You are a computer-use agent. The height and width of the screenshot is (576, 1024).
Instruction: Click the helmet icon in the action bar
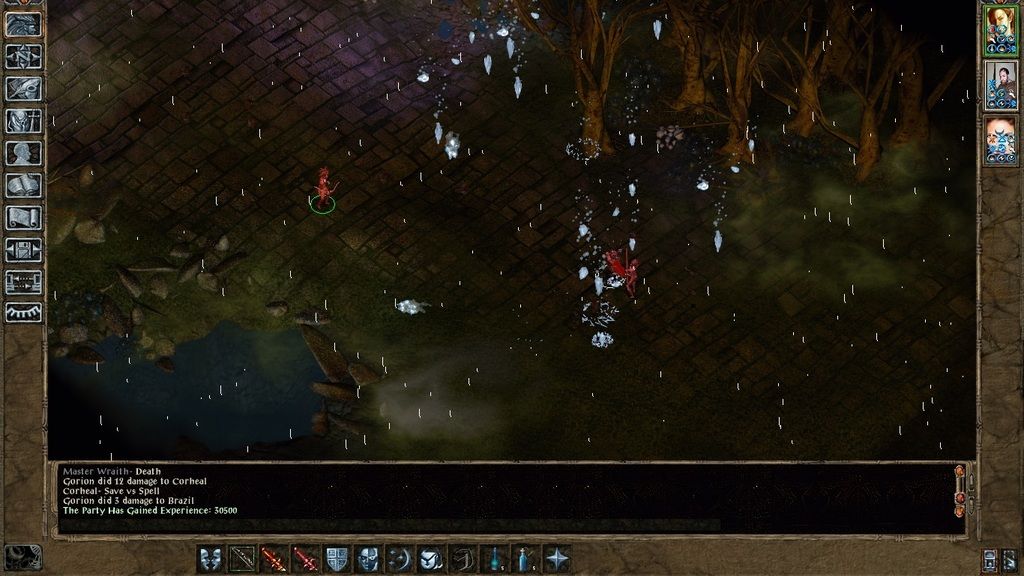pos(431,559)
